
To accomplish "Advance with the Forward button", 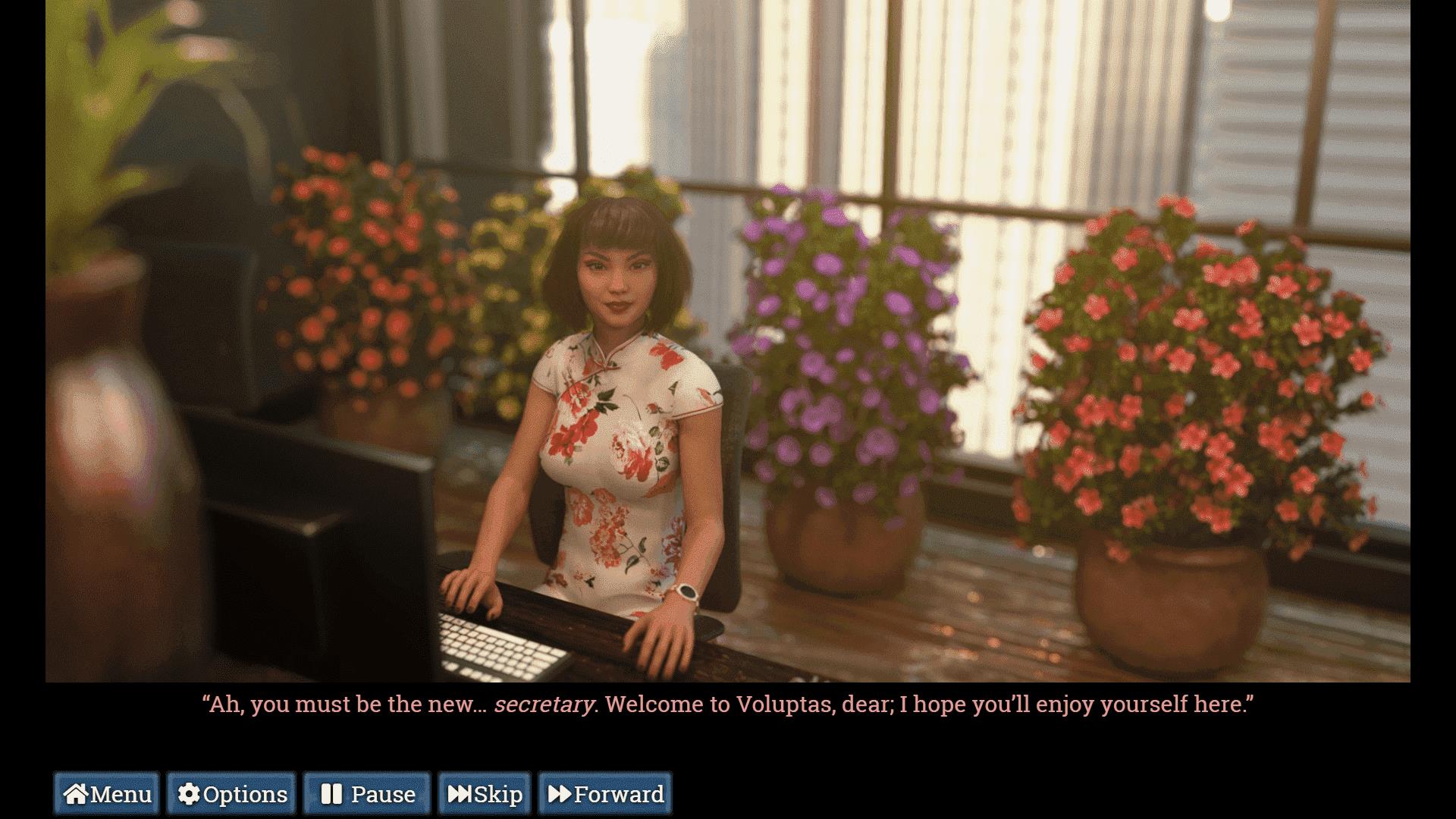I will click(x=605, y=794).
